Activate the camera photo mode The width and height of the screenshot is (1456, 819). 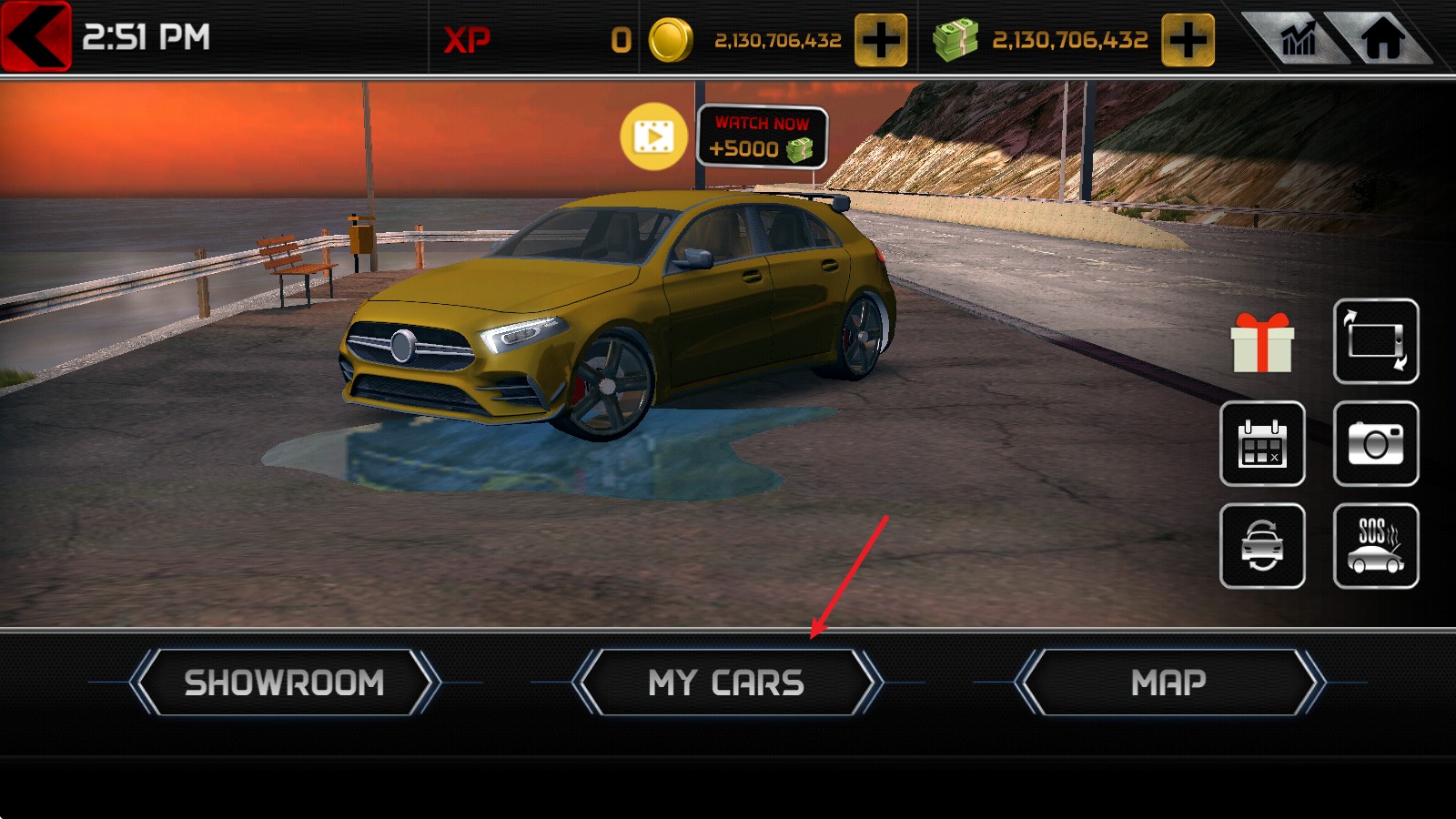[1375, 443]
